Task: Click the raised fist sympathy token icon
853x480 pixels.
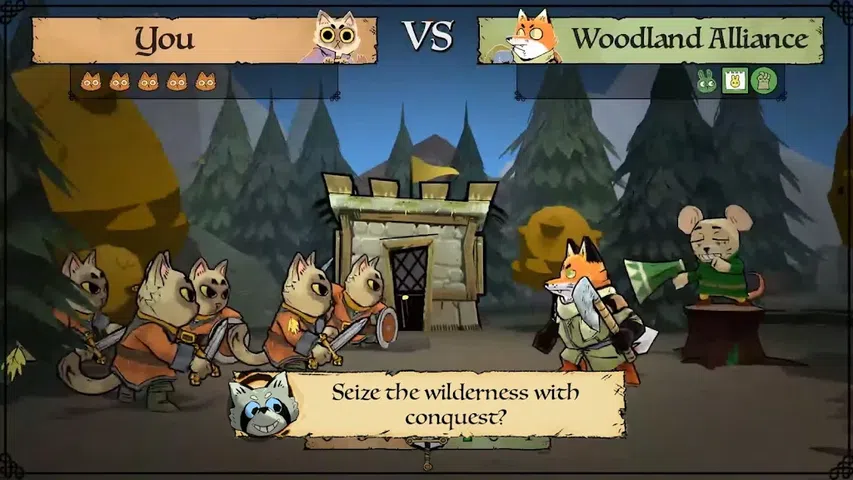Action: [x=763, y=82]
